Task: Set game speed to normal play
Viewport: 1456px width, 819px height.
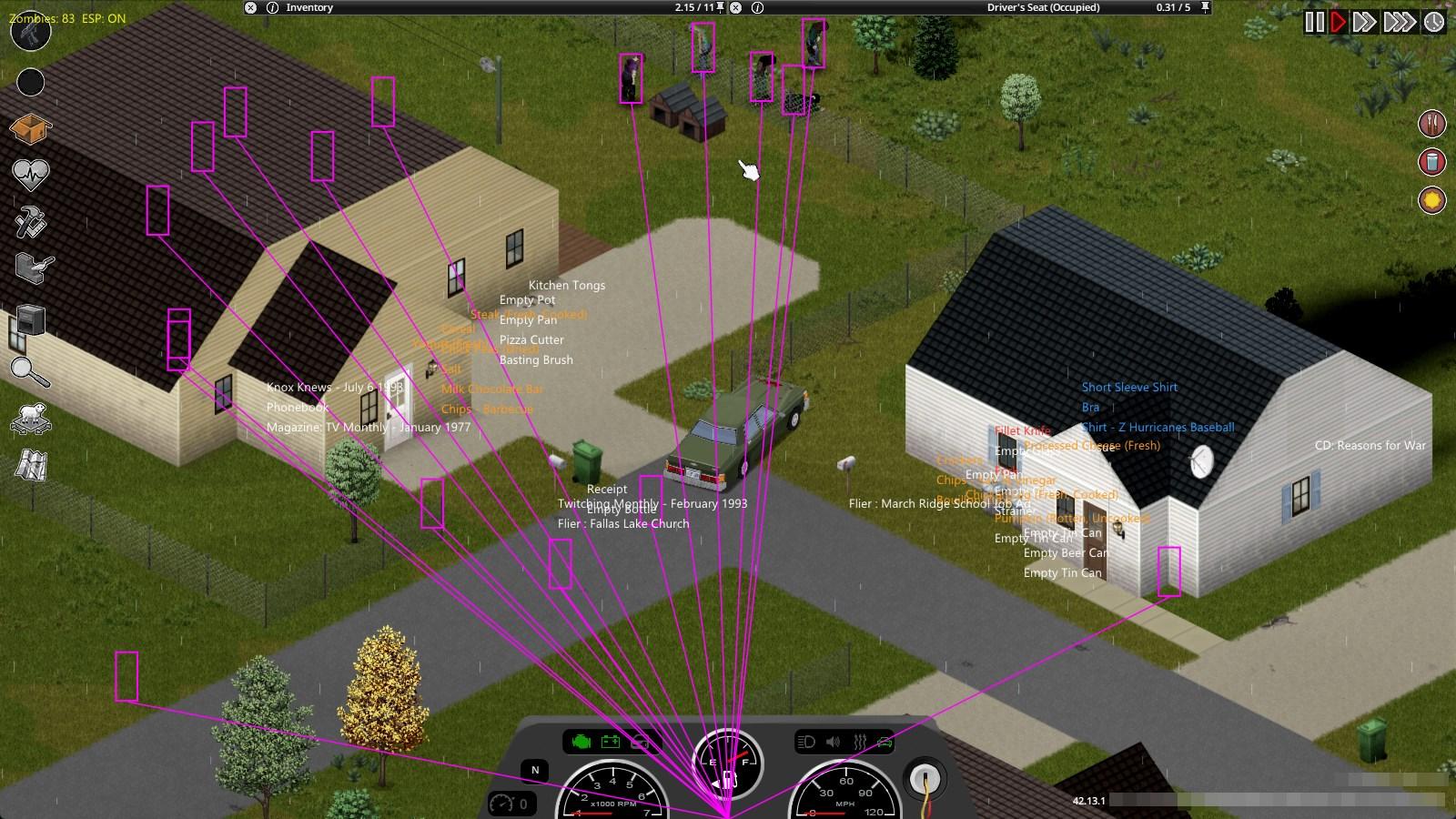Action: pyautogui.click(x=1338, y=22)
